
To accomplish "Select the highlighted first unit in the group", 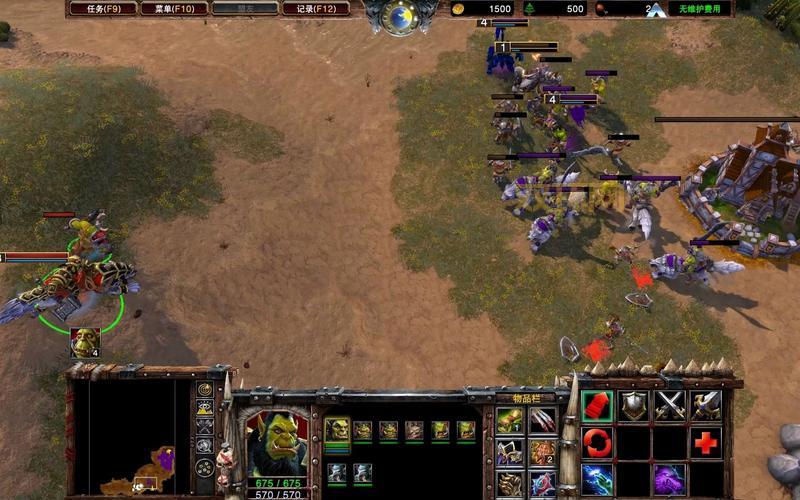I will pos(337,430).
